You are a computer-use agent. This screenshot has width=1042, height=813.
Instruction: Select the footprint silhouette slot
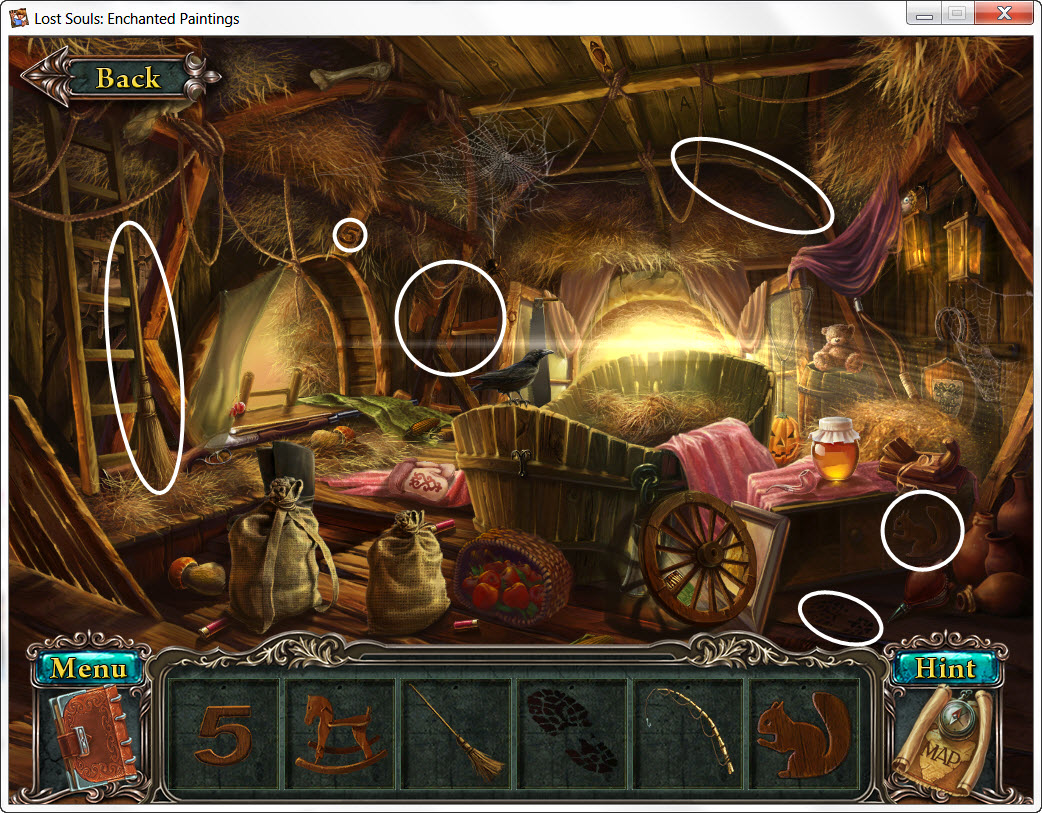pyautogui.click(x=572, y=739)
